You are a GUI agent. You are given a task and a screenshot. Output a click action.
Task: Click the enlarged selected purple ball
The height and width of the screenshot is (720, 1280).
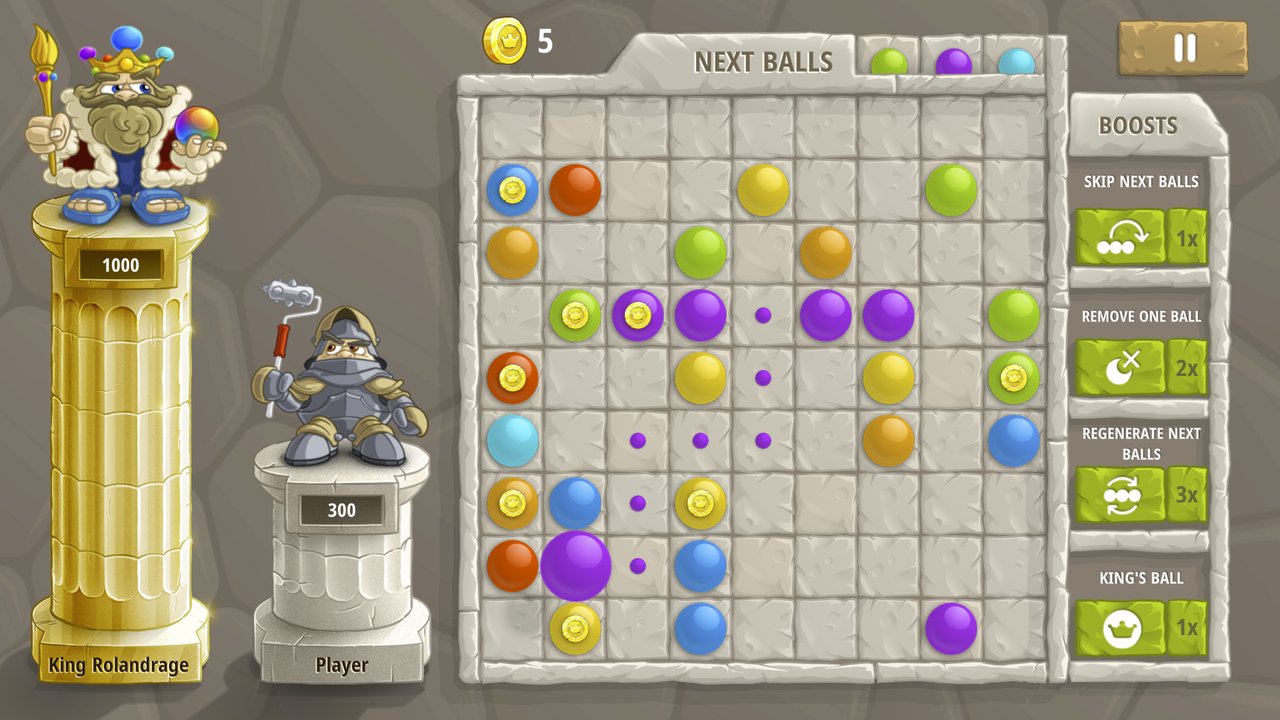tap(576, 566)
